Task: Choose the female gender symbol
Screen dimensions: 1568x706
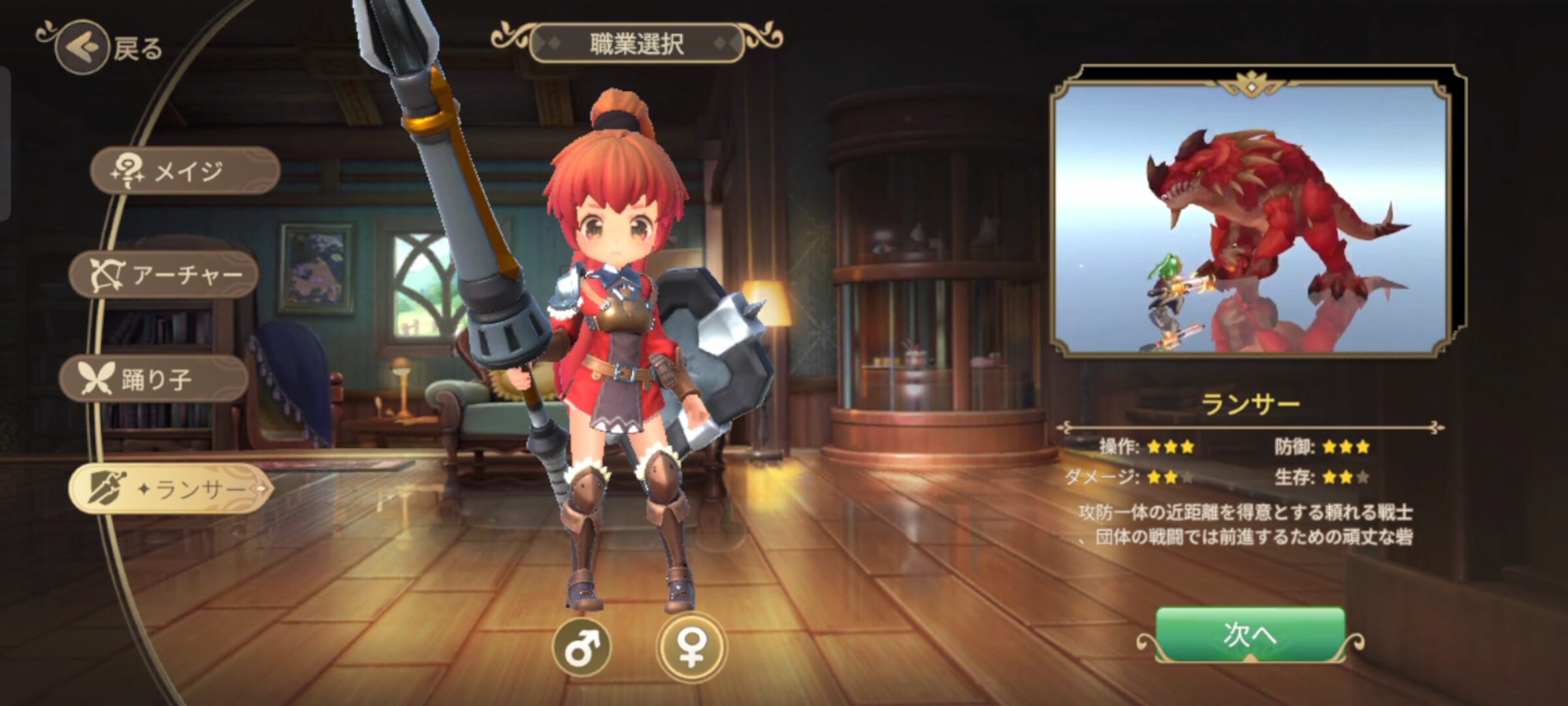Action: point(691,647)
